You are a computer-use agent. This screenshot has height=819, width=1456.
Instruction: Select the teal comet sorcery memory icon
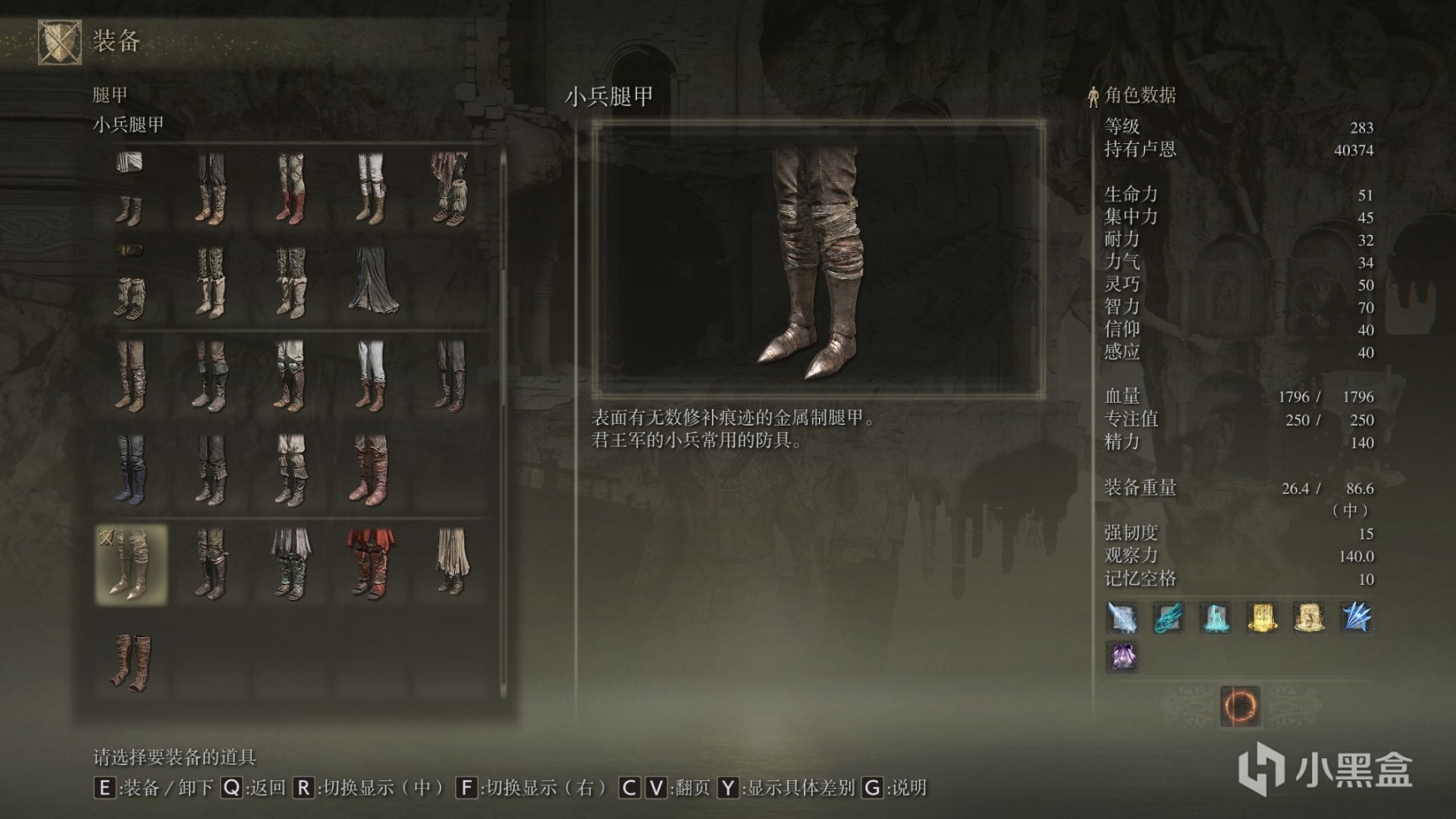(x=1168, y=618)
